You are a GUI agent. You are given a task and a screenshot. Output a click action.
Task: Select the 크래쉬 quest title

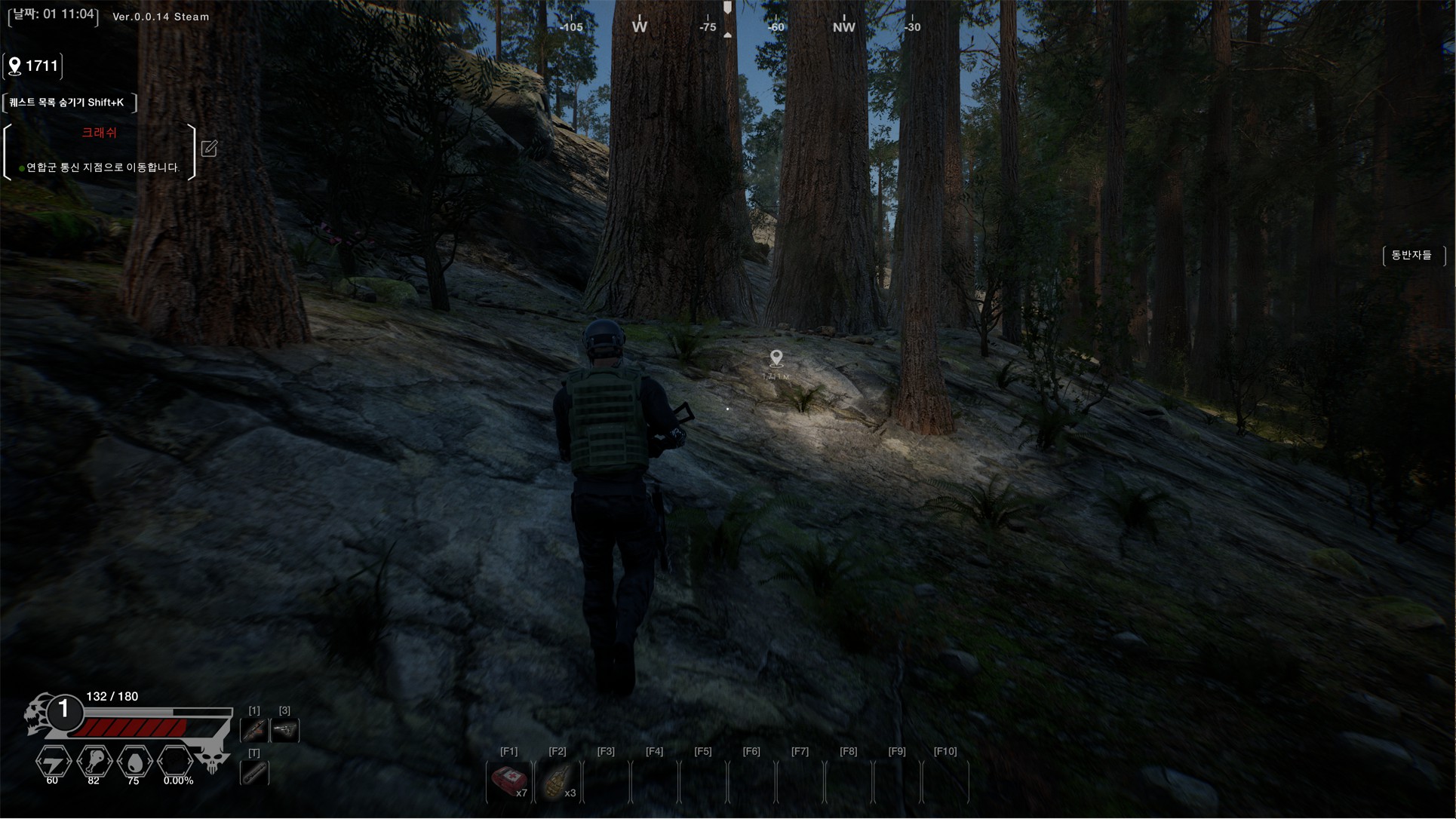tap(99, 133)
